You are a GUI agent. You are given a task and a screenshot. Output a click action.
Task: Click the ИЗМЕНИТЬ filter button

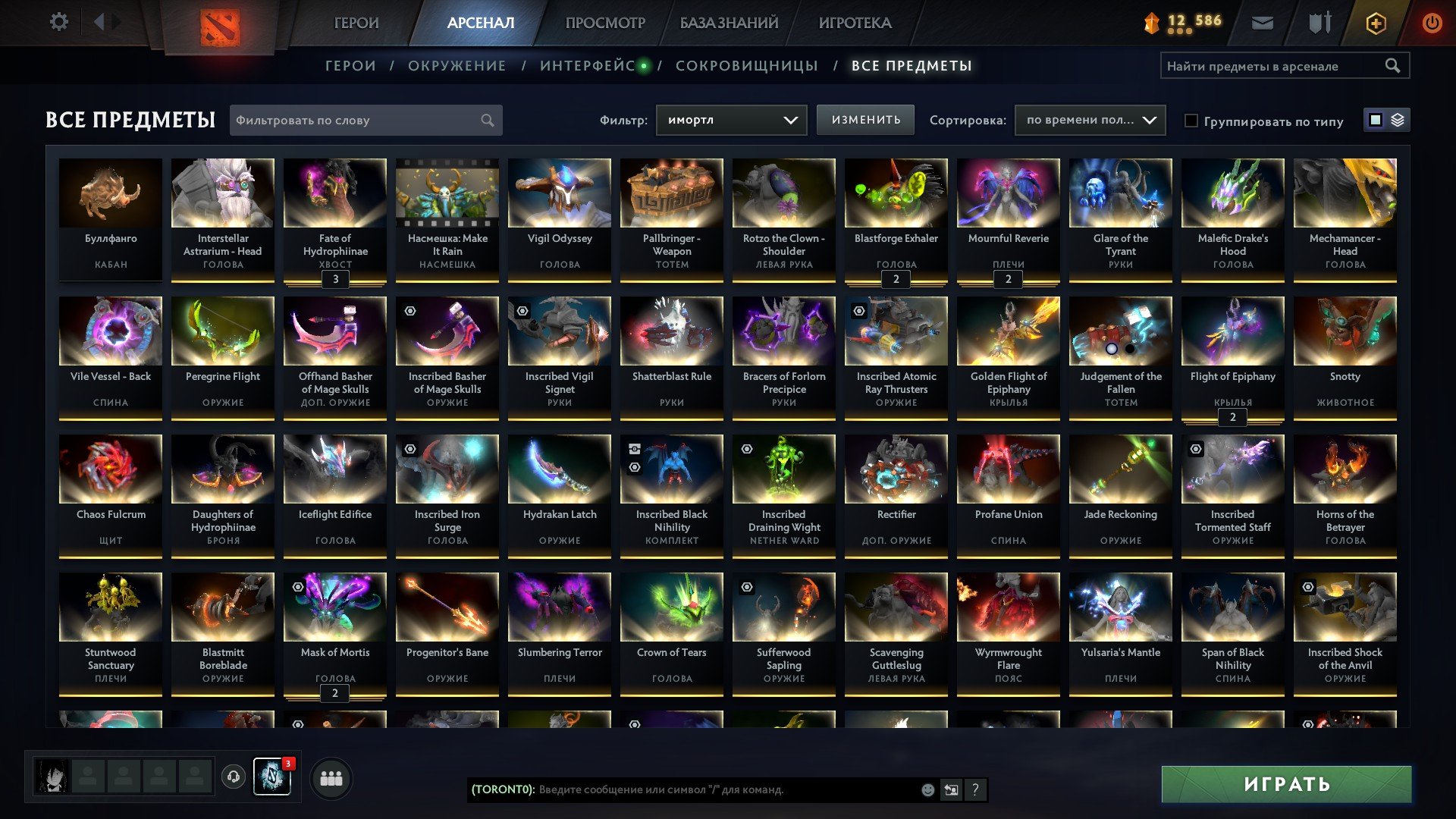click(x=864, y=120)
